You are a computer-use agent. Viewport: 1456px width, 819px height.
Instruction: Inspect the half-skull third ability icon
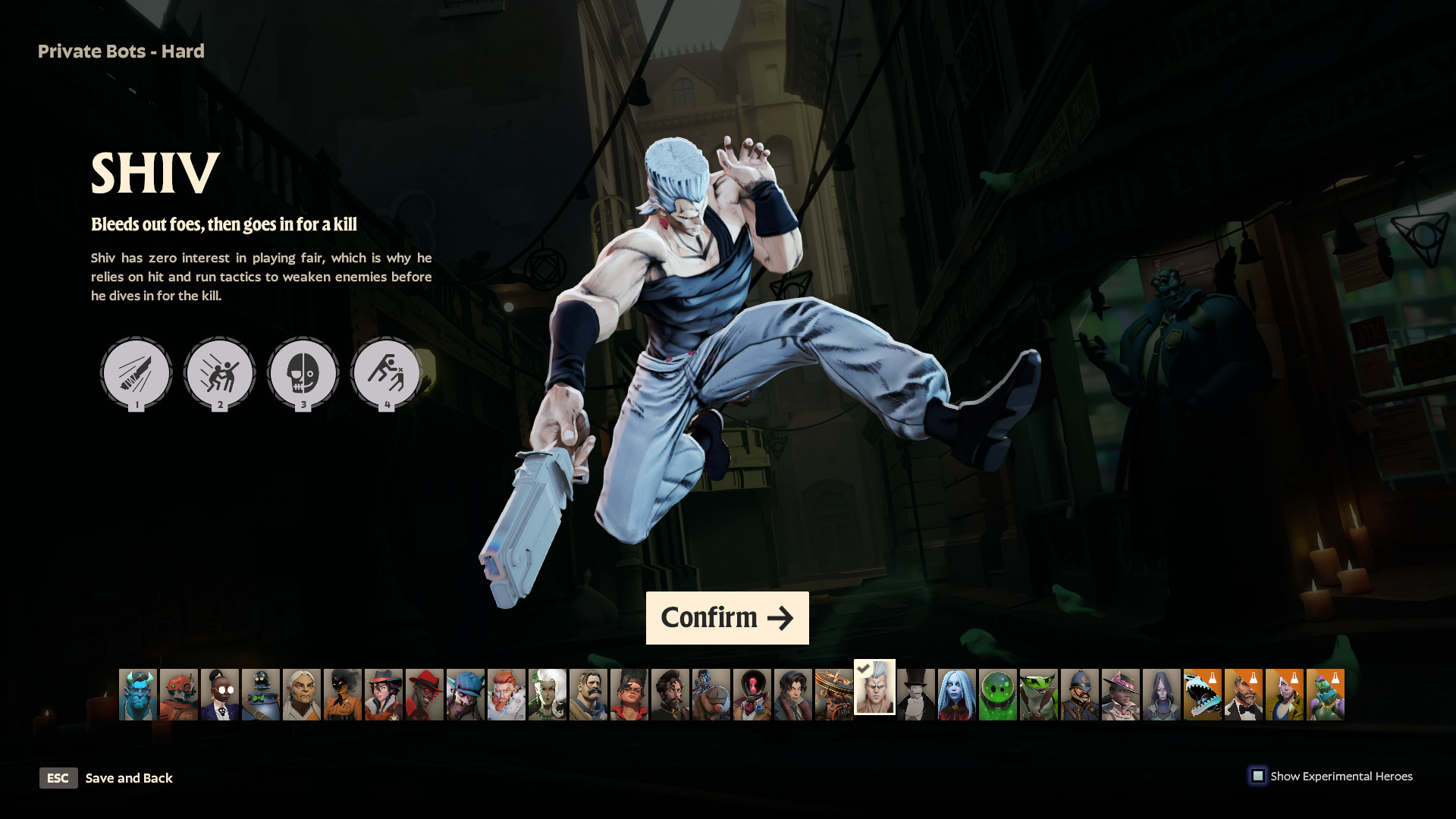click(x=303, y=373)
